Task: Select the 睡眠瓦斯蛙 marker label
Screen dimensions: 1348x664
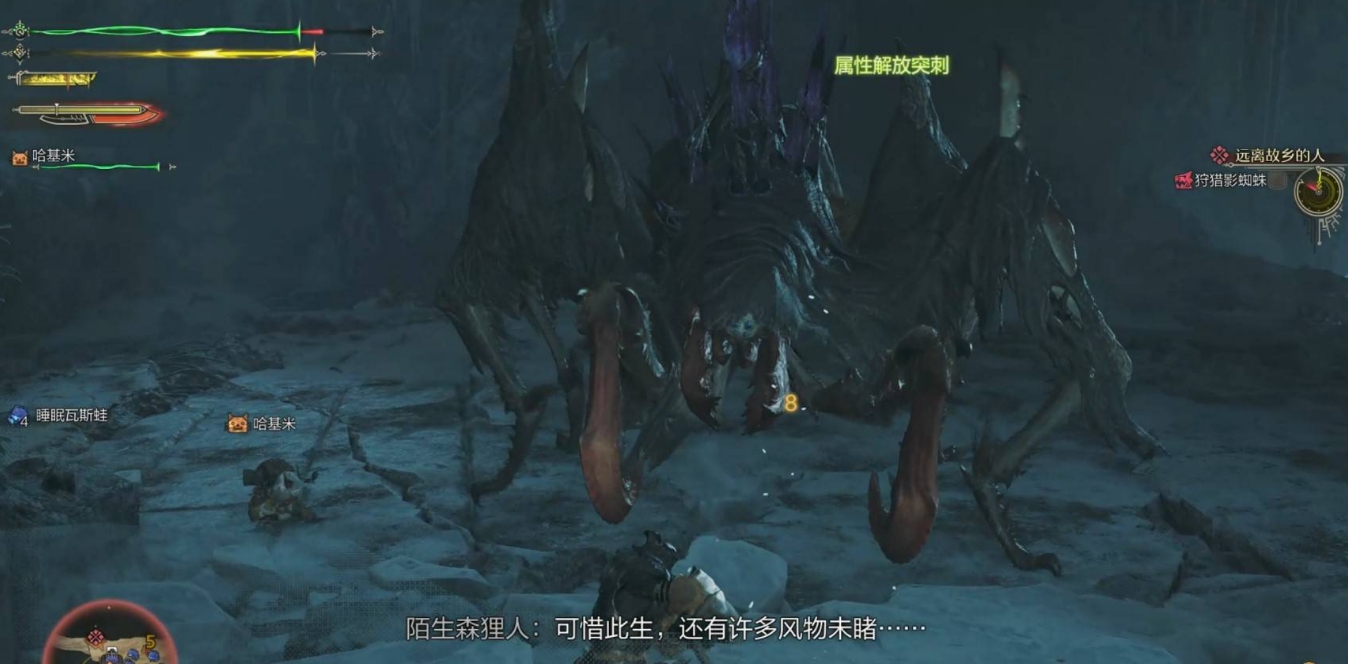Action: [70, 415]
